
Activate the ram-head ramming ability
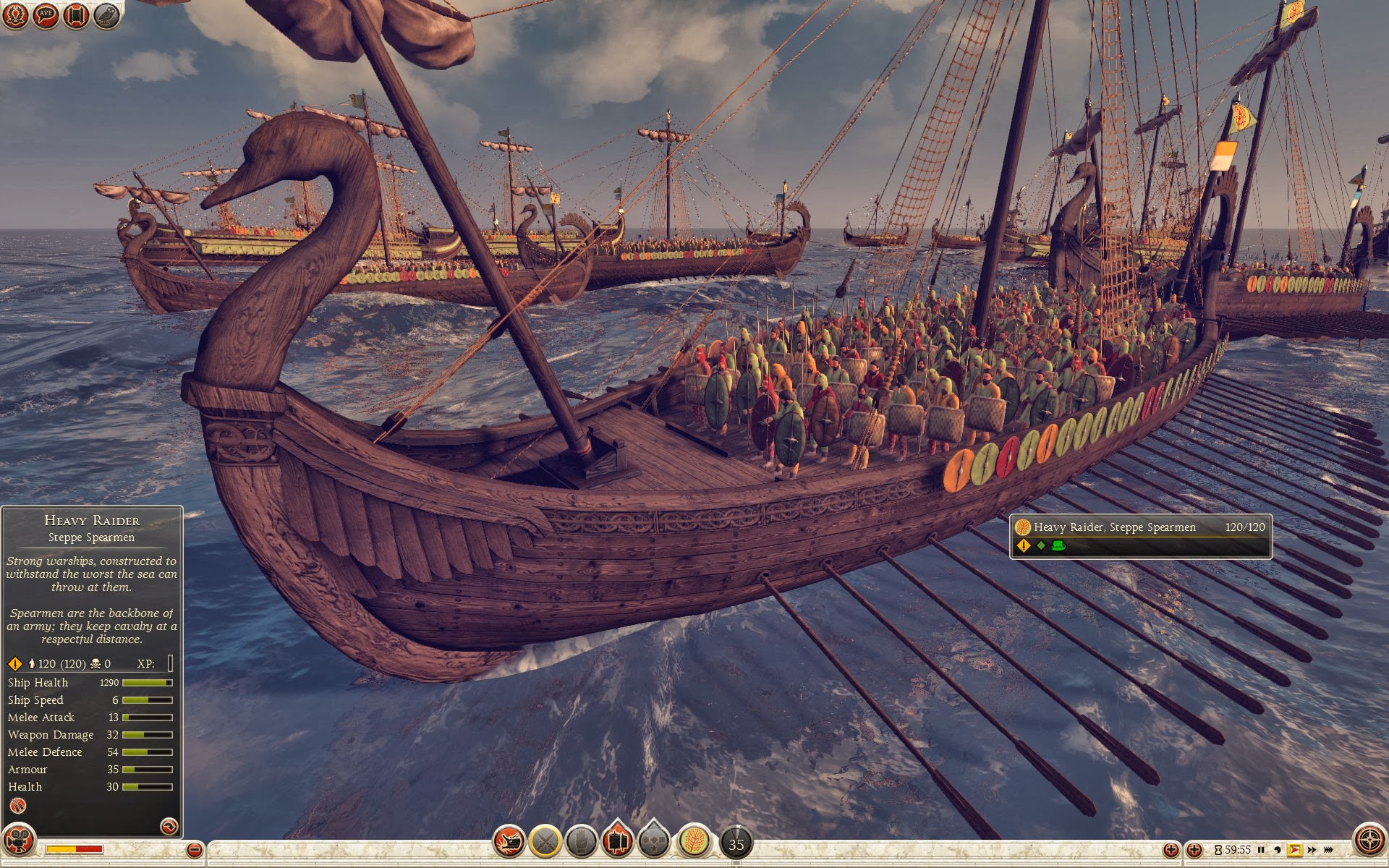[509, 841]
